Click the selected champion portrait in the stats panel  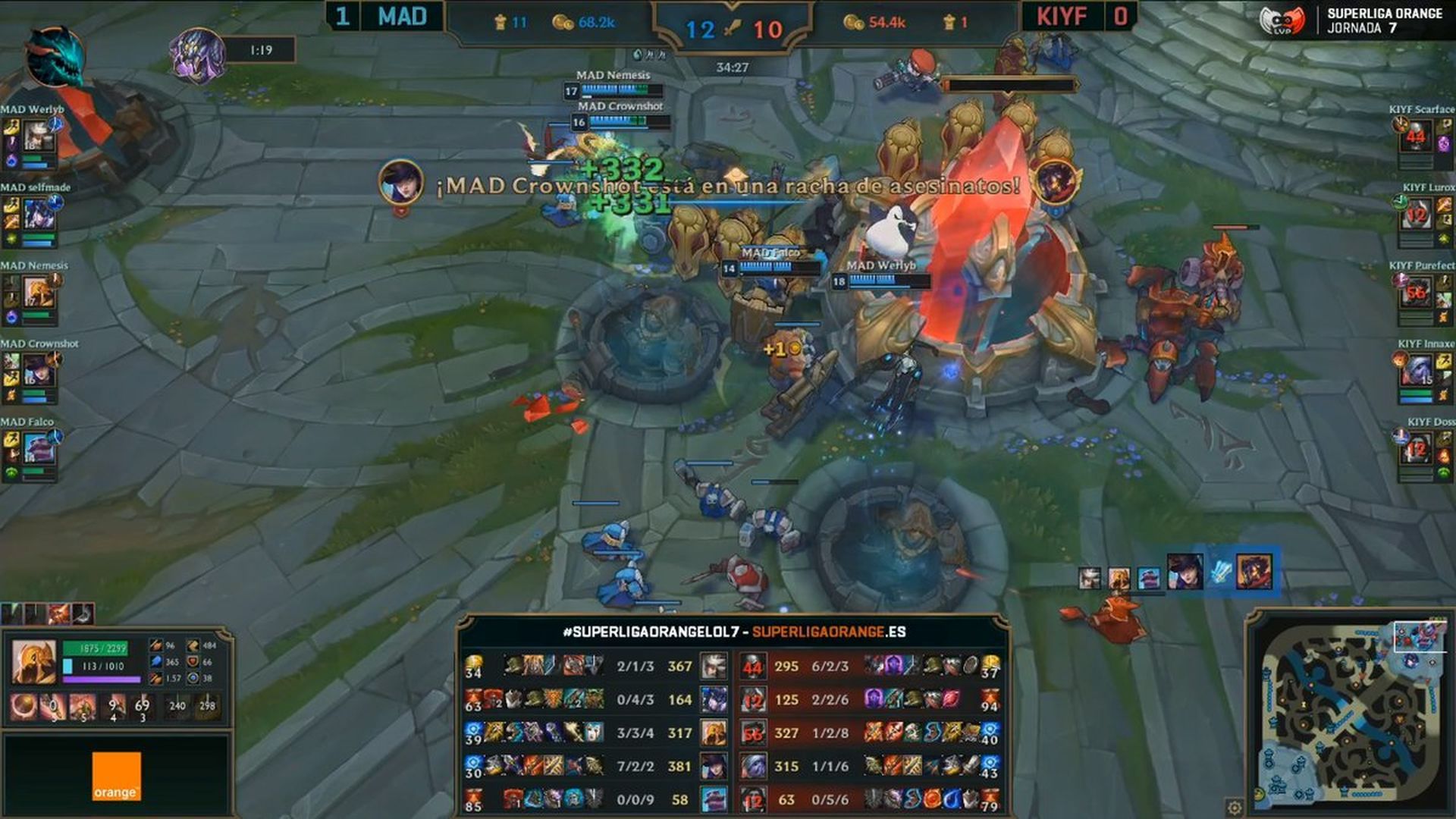click(x=33, y=661)
